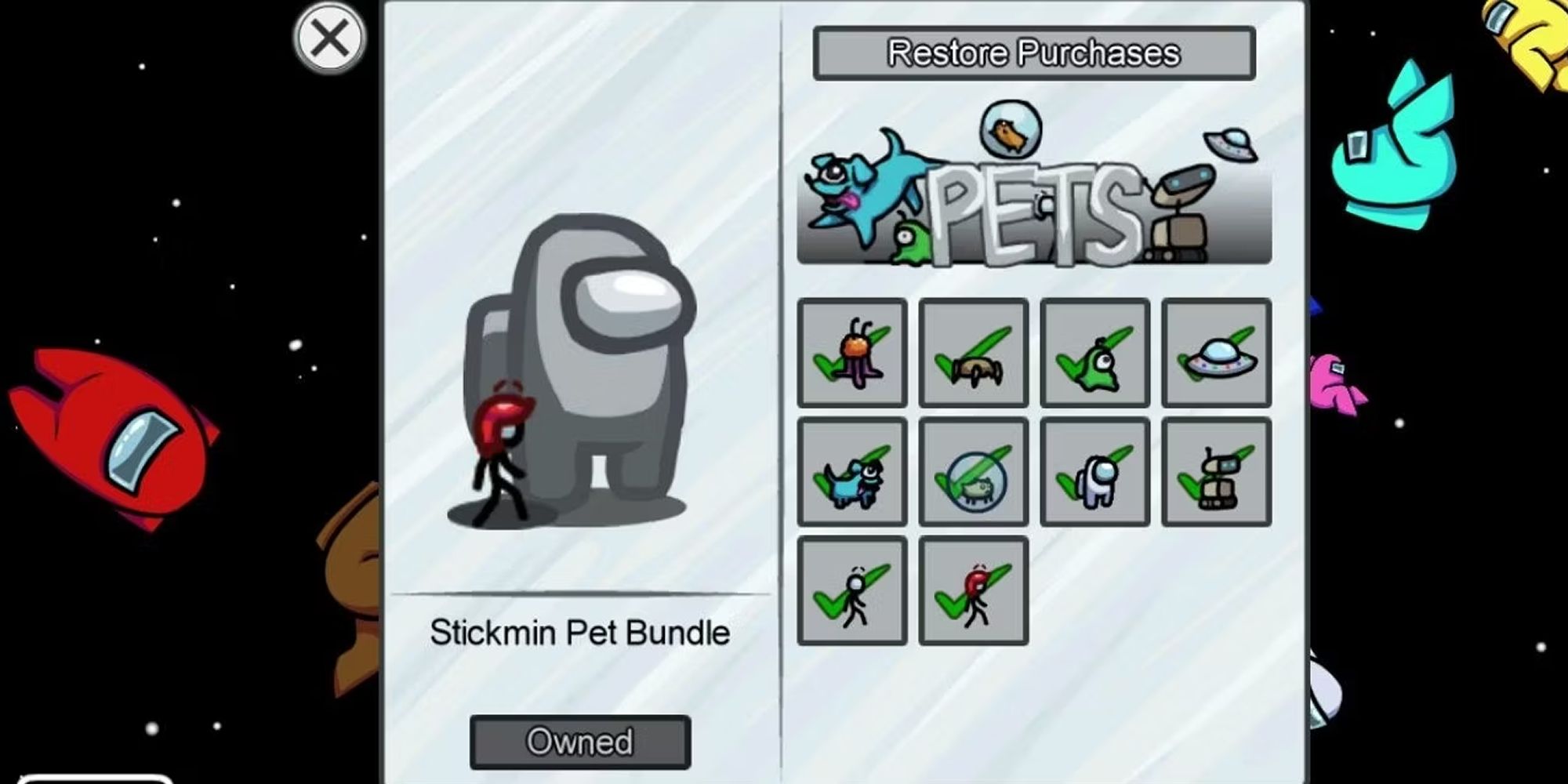The image size is (1568, 784).
Task: Select the Stickmin Pet Bundle label
Action: click(x=580, y=633)
